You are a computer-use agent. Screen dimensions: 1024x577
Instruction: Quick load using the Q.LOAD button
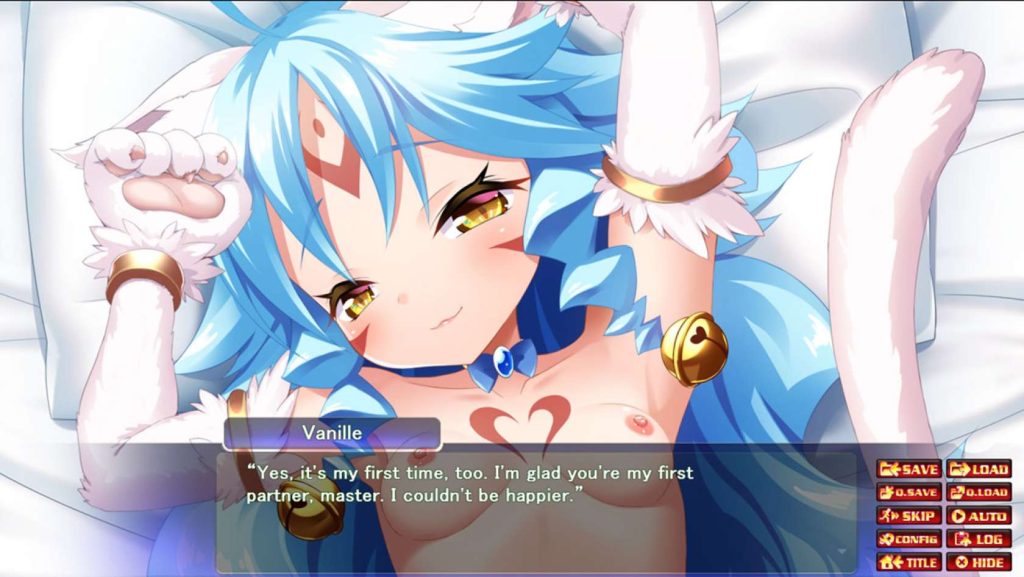(x=978, y=492)
